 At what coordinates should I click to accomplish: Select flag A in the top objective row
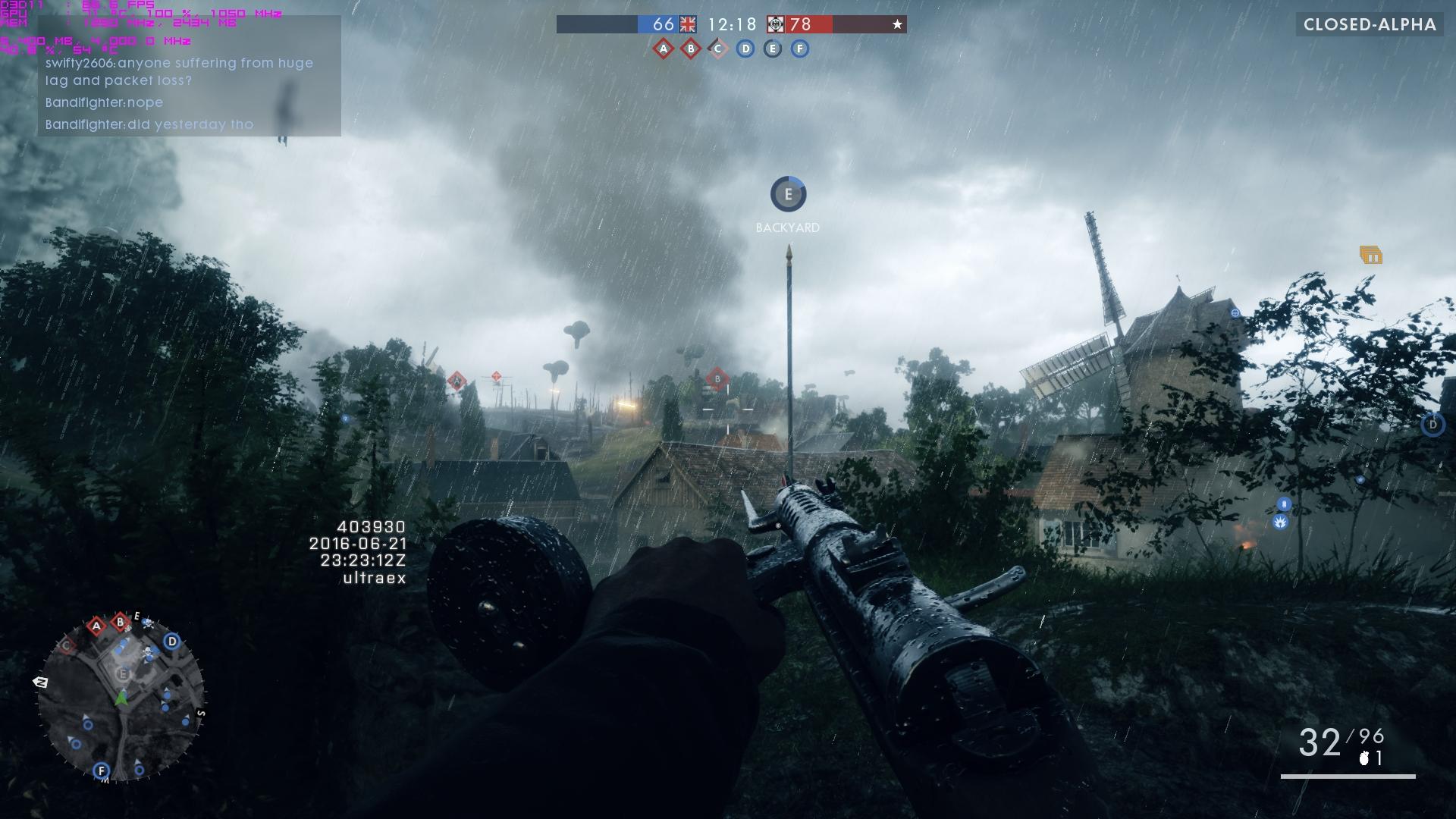pos(664,49)
